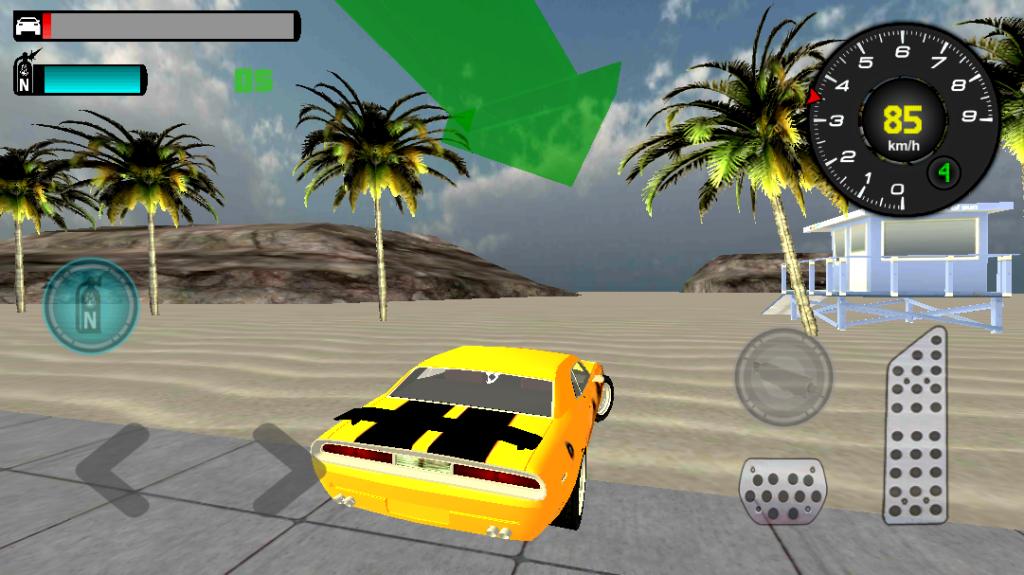The height and width of the screenshot is (575, 1024).
Task: Tap the round gray handbrake button
Action: (783, 377)
